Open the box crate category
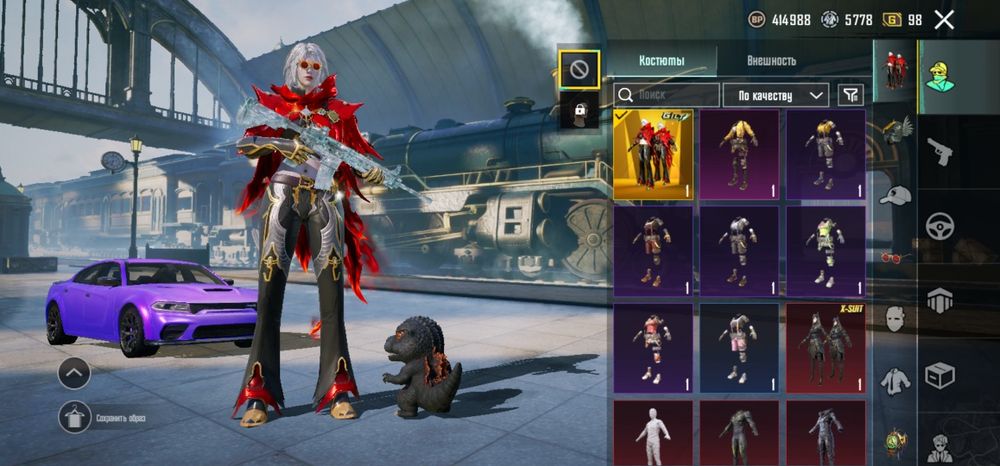 [940, 375]
